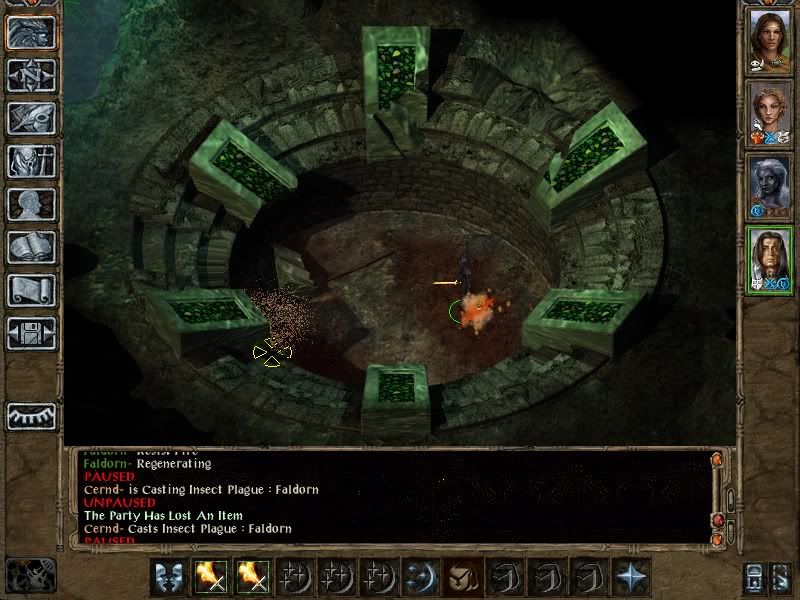The height and width of the screenshot is (600, 800).
Task: Open the character record sheet
Action: (30, 204)
